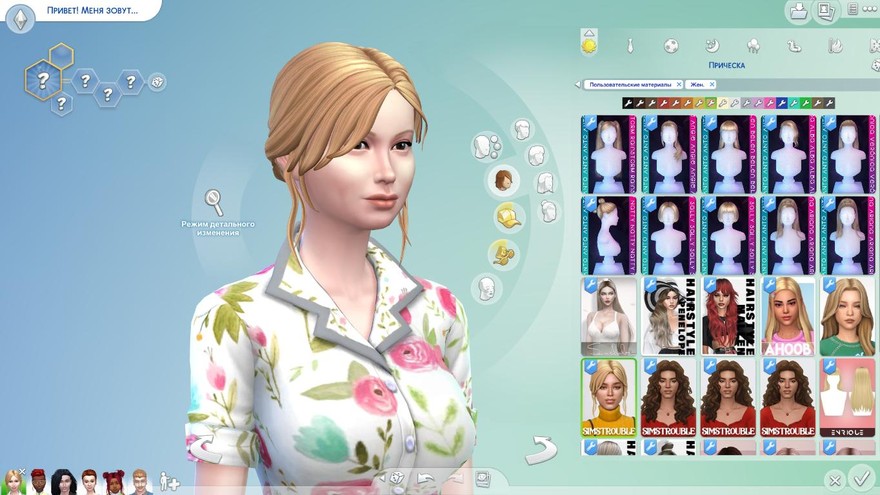Viewport: 880px width, 495px height.
Task: Edit the Sim name field 'Привет! Меня зовут...'
Action: [x=92, y=12]
